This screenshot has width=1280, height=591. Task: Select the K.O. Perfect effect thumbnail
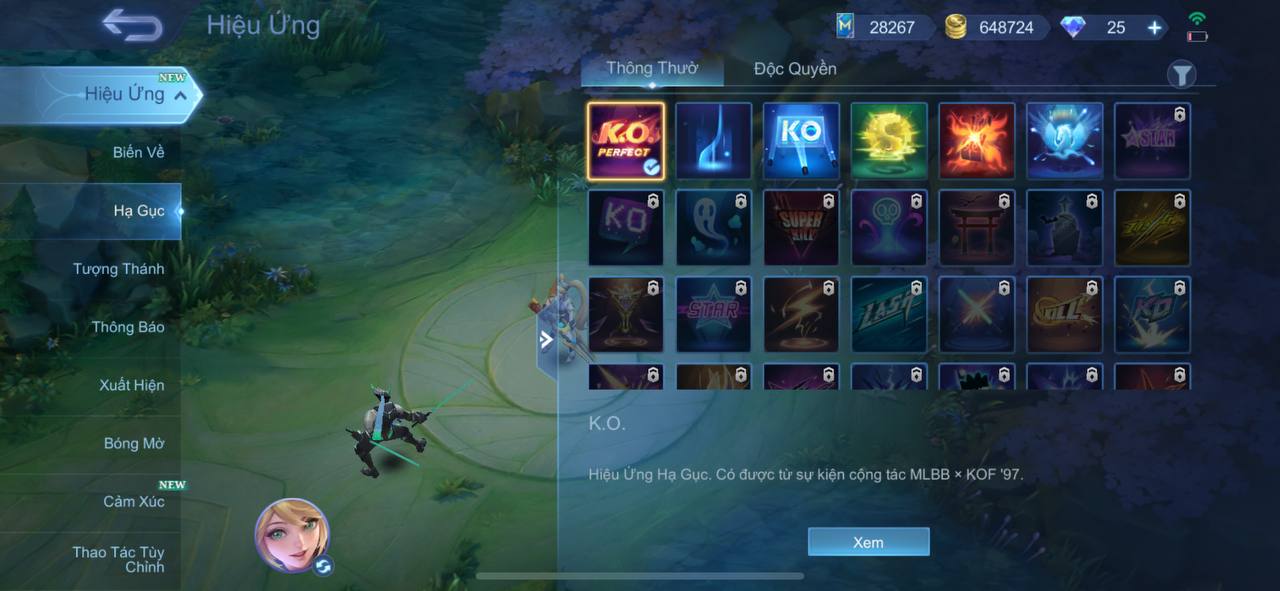point(626,141)
